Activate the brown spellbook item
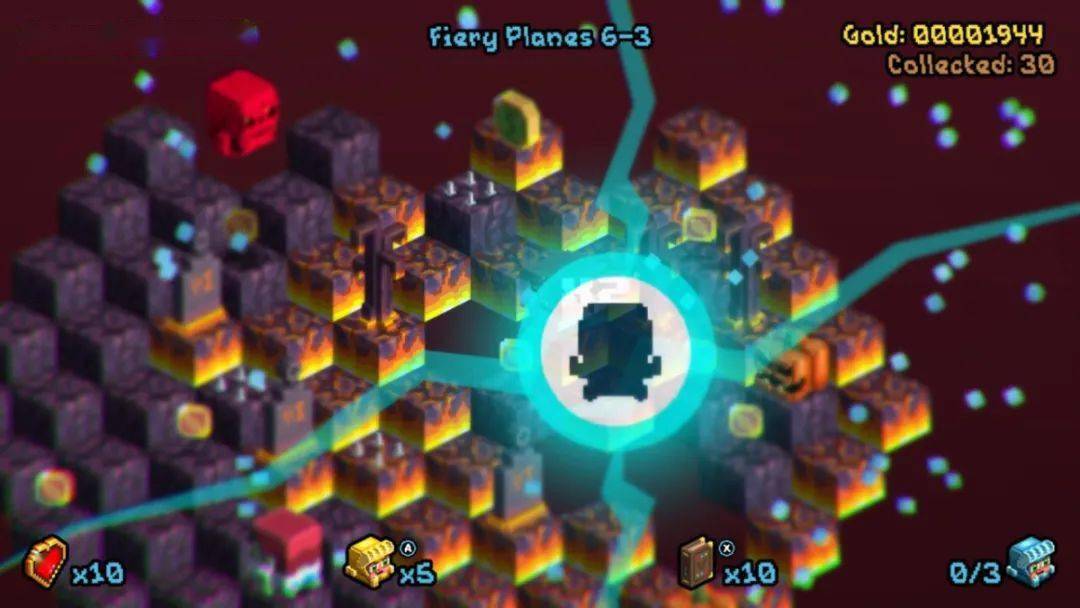 point(696,562)
